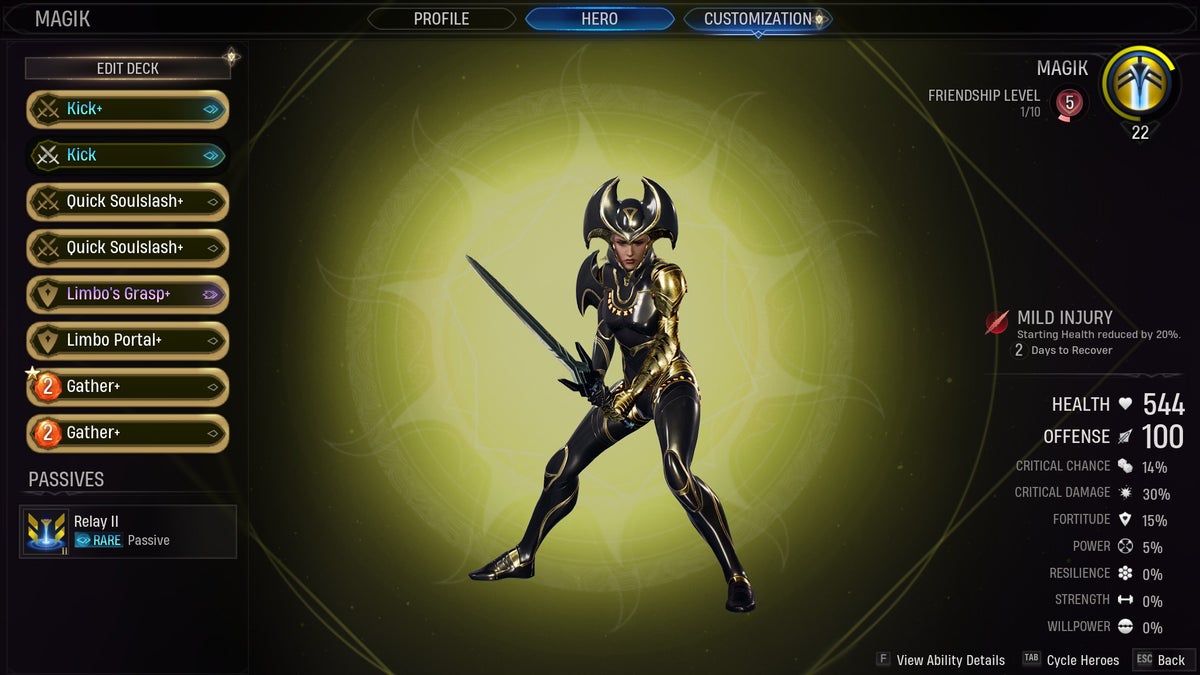The image size is (1200, 675).
Task: Go back with the Back button
Action: point(1160,660)
